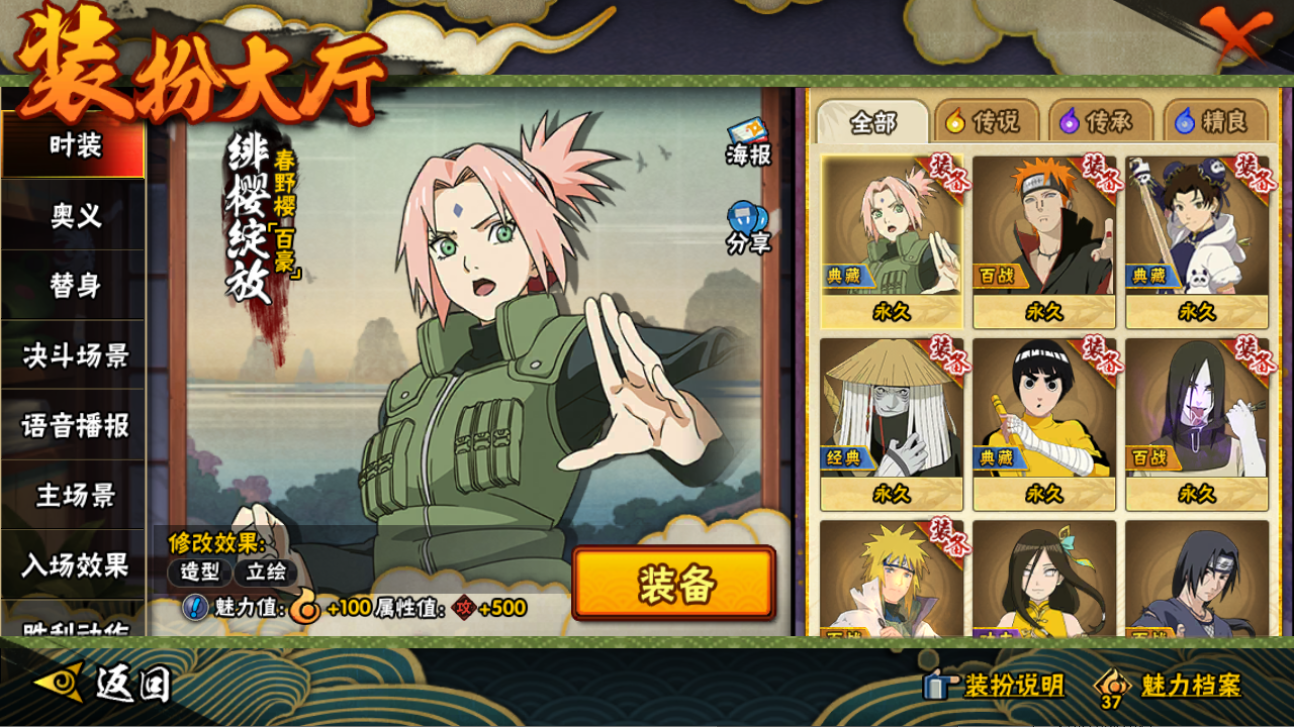Open the 决斗场景 category
This screenshot has width=1294, height=727.
75,355
